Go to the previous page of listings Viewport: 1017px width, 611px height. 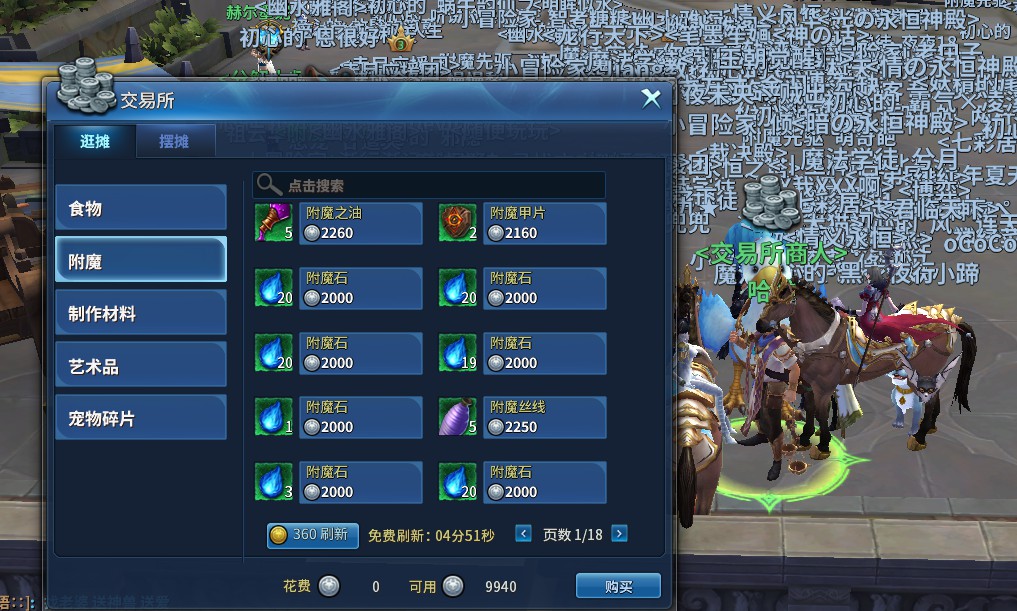pyautogui.click(x=523, y=534)
